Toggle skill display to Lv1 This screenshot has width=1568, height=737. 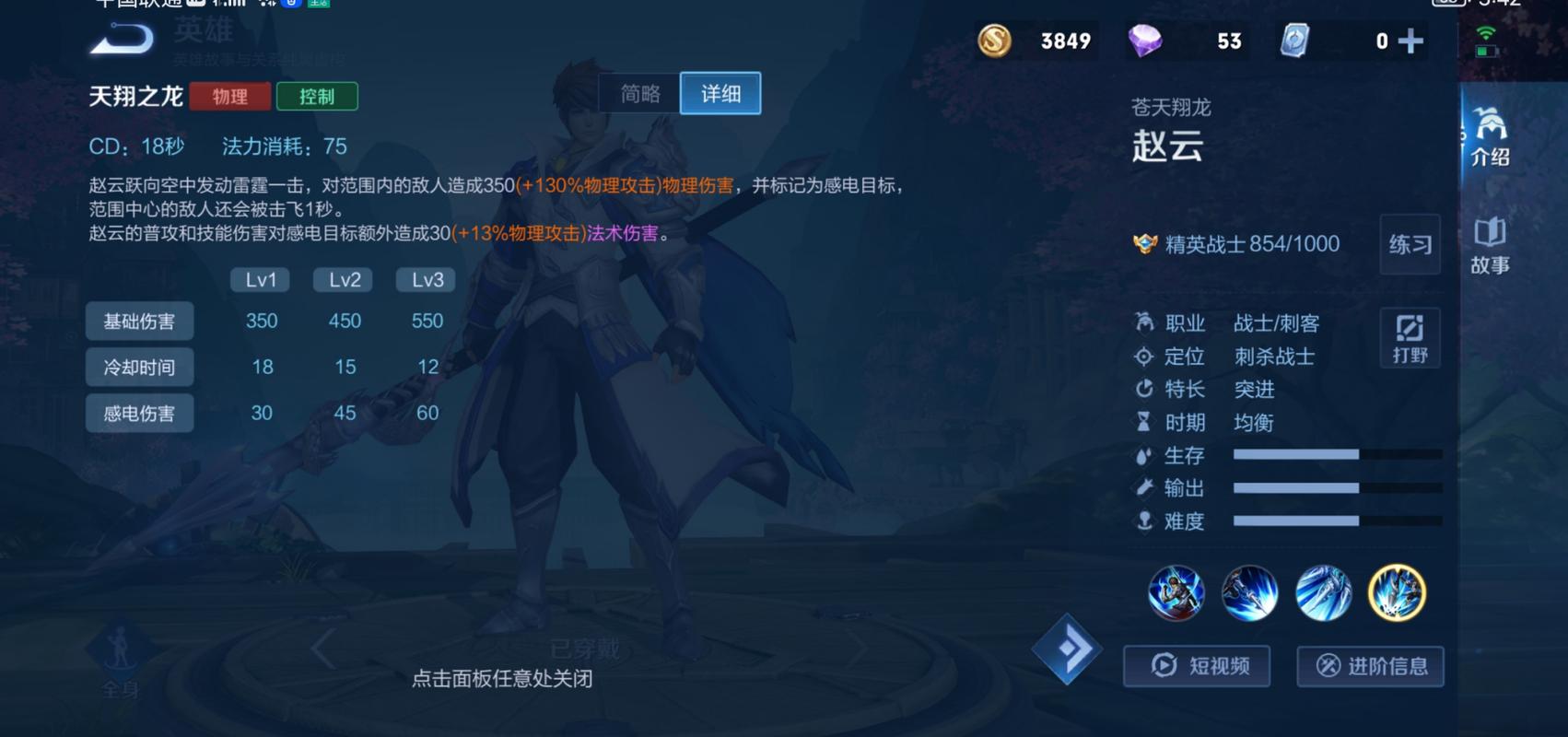click(x=259, y=280)
